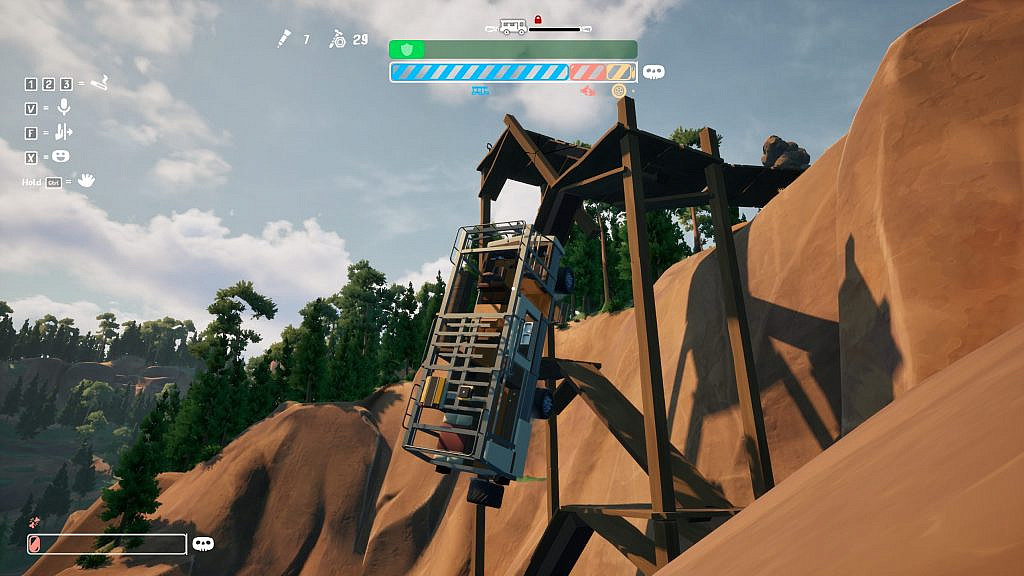Click the red padlock icon
1024x576 pixels.
click(x=537, y=19)
